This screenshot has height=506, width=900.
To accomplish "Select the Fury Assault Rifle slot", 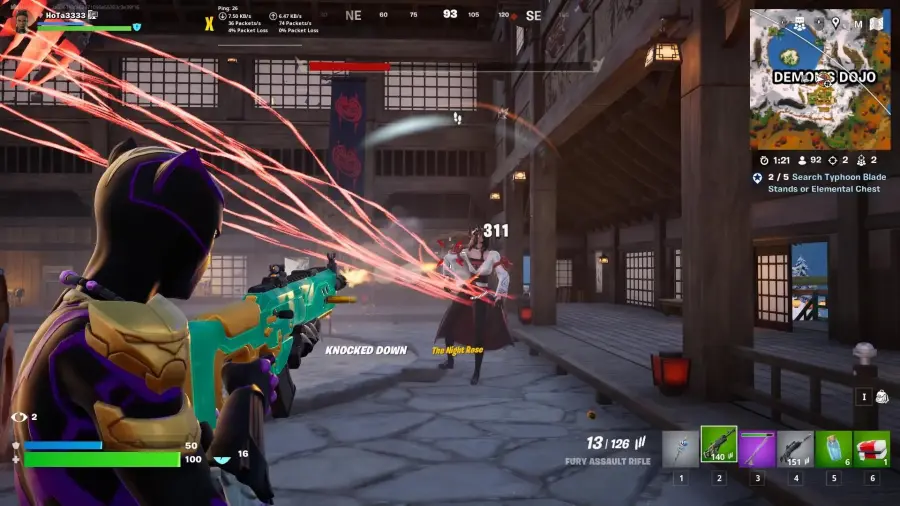I will tap(718, 447).
